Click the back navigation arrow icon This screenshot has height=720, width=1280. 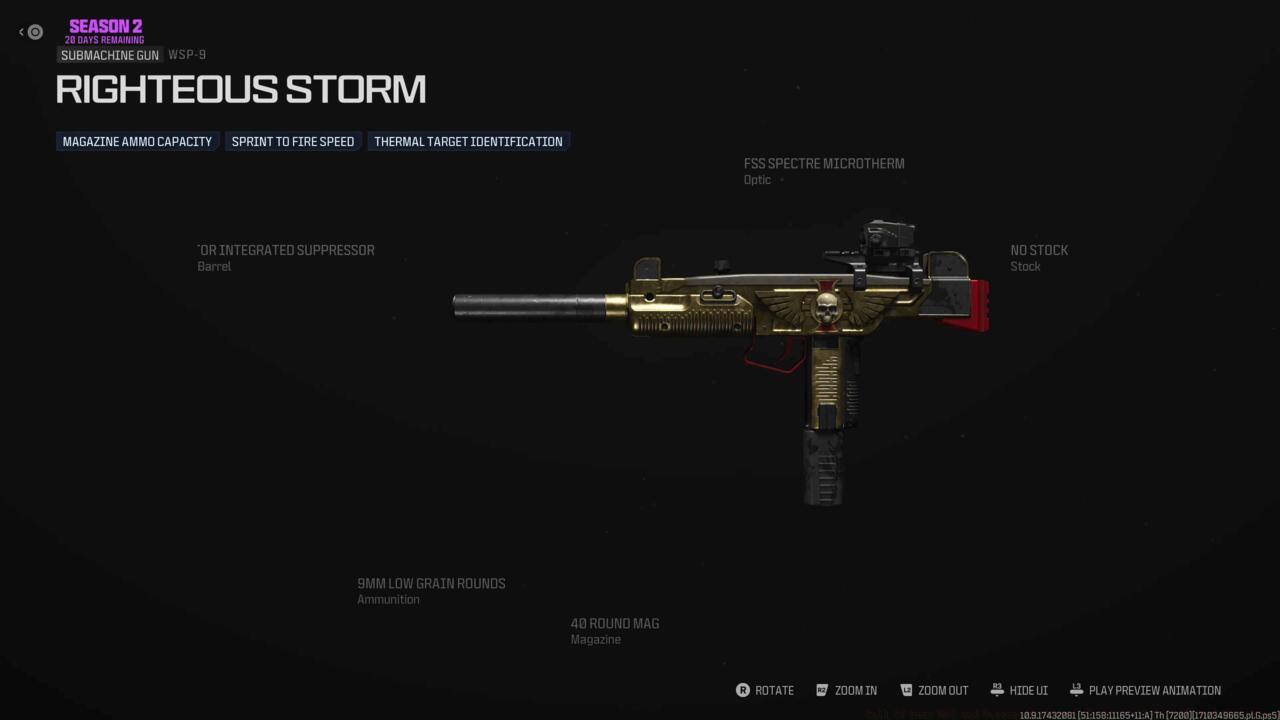pyautogui.click(x=20, y=31)
